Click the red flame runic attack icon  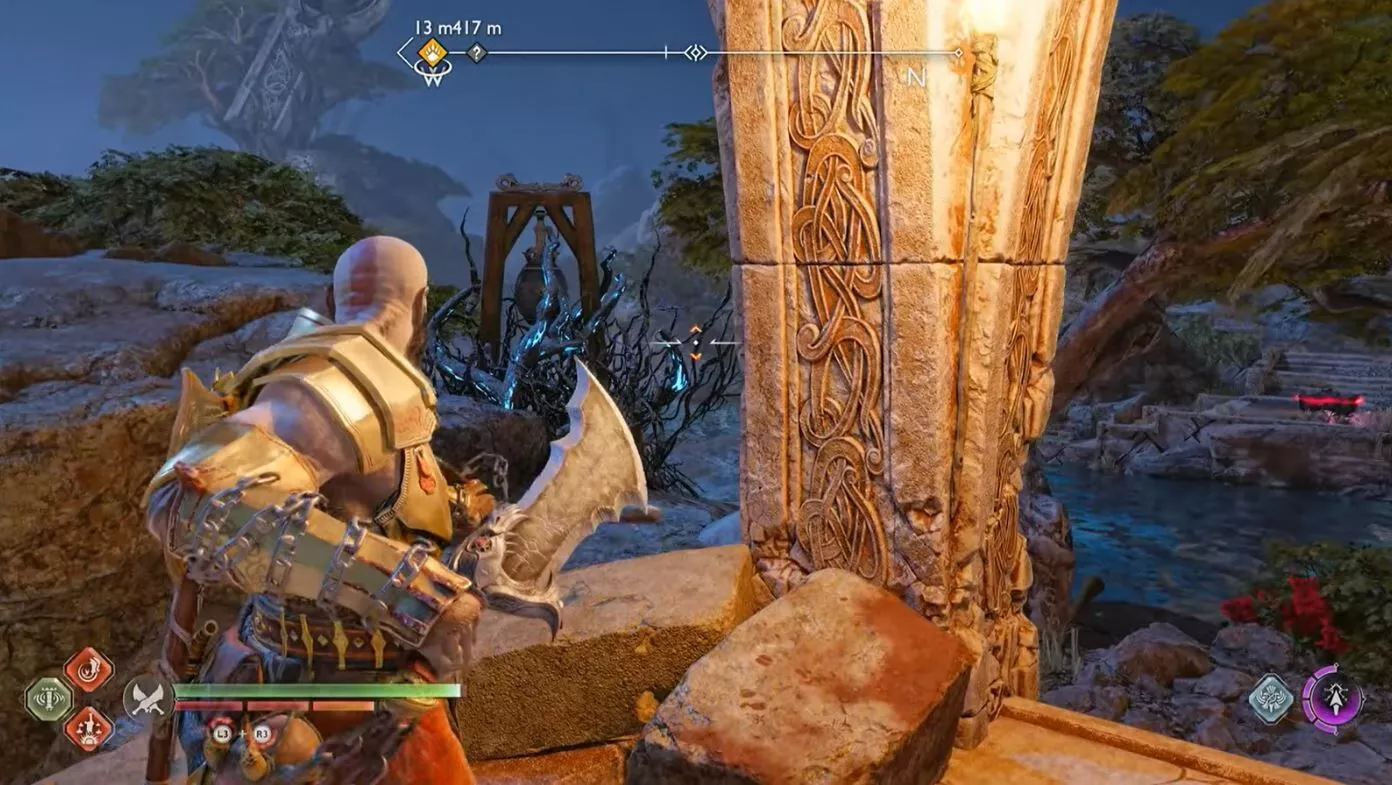[x=89, y=668]
